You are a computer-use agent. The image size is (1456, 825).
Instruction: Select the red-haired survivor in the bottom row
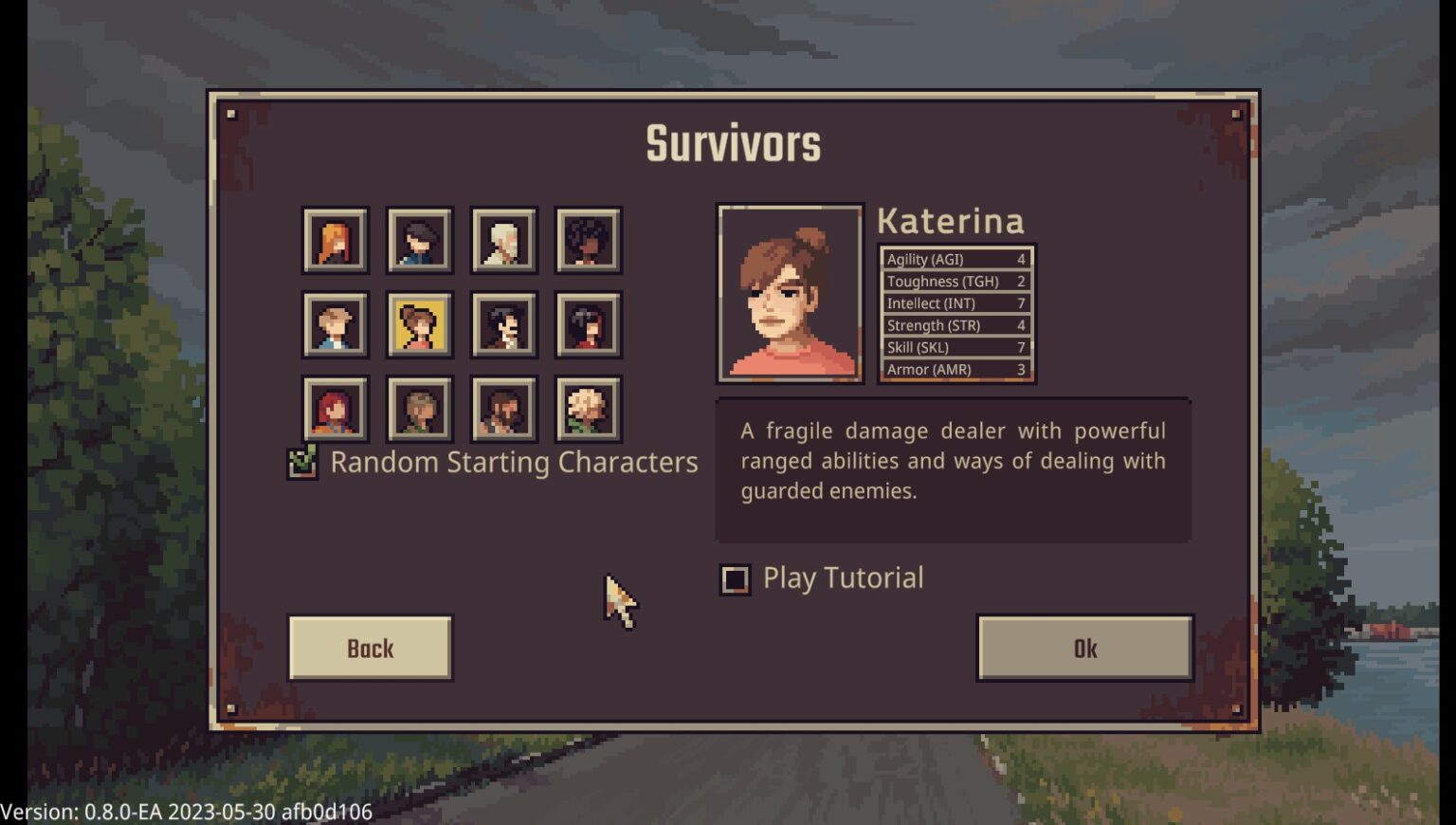point(334,409)
